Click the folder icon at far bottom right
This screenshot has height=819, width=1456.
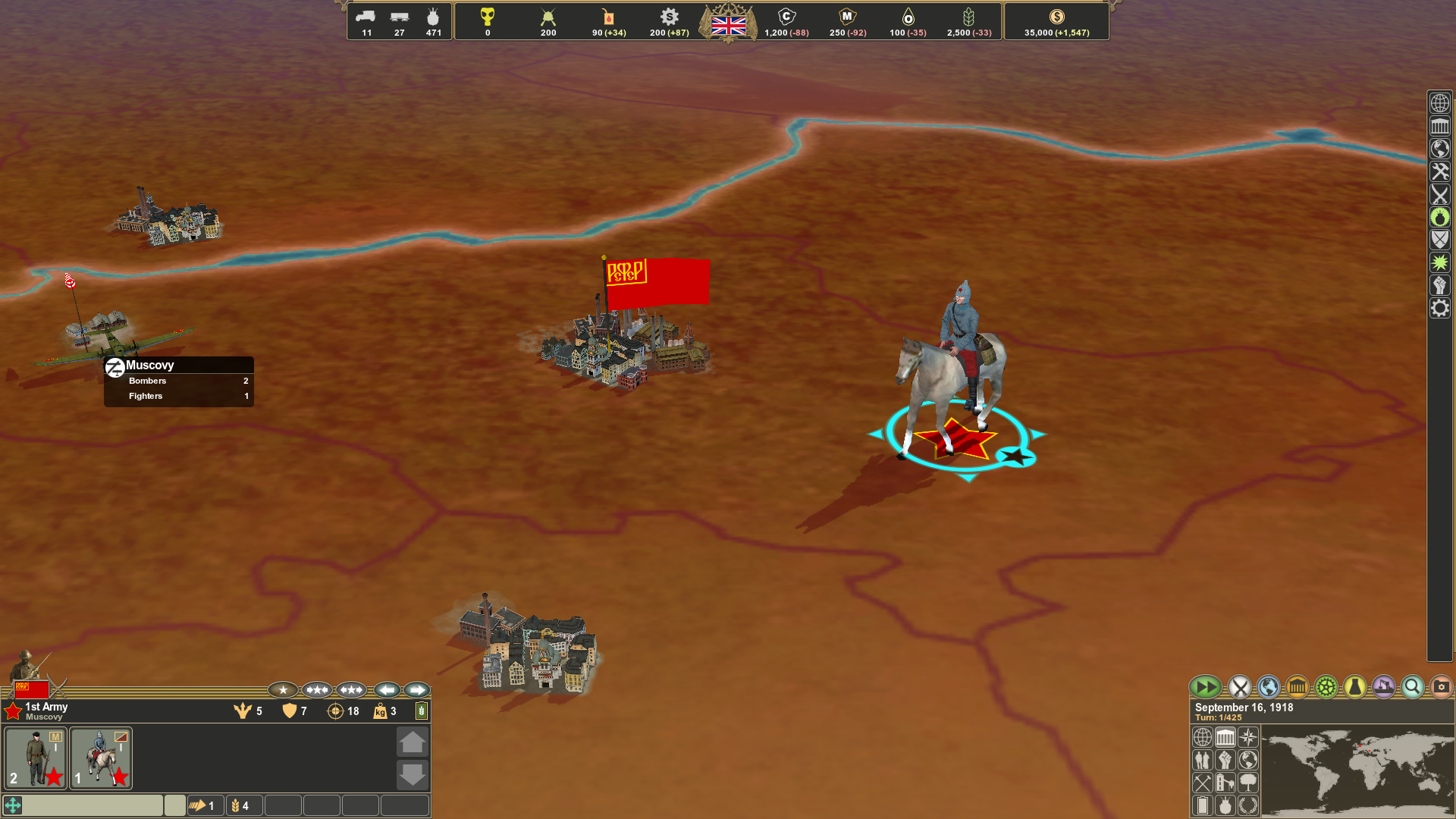pos(1439,687)
